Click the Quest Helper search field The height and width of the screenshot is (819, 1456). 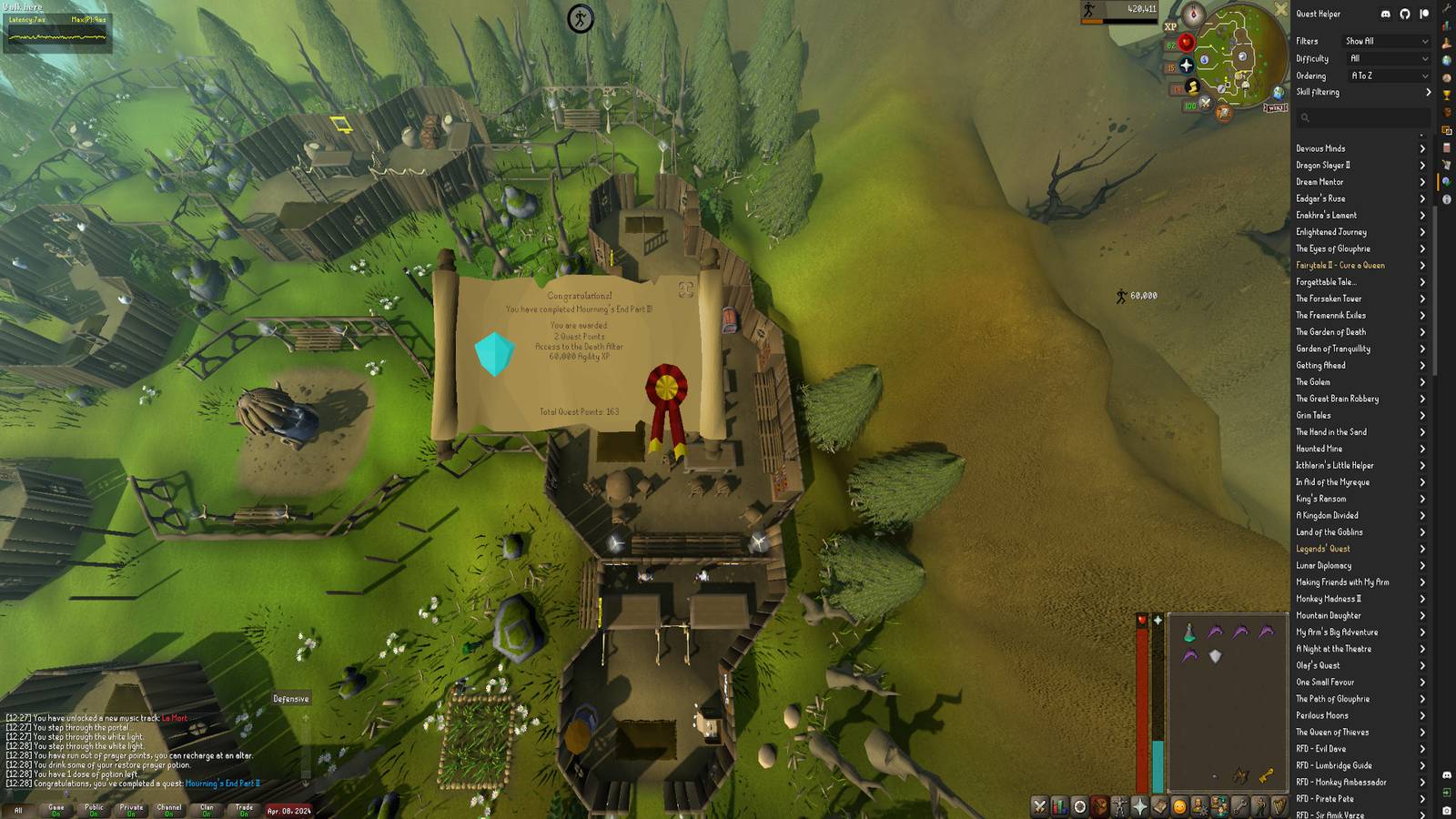[1362, 117]
